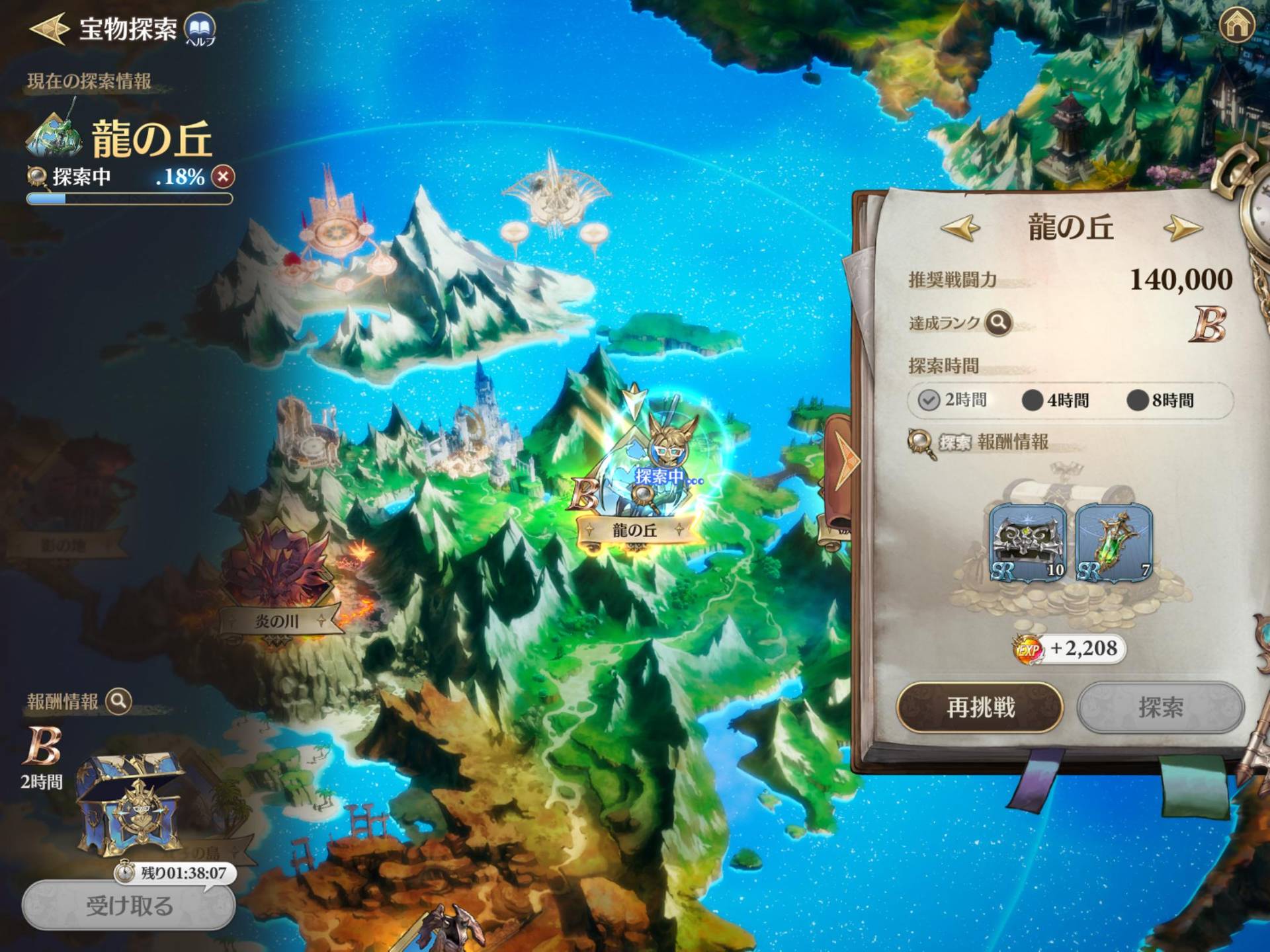Open the blue treasure chest reward preview
The width and height of the screenshot is (1270, 952).
click(129, 803)
